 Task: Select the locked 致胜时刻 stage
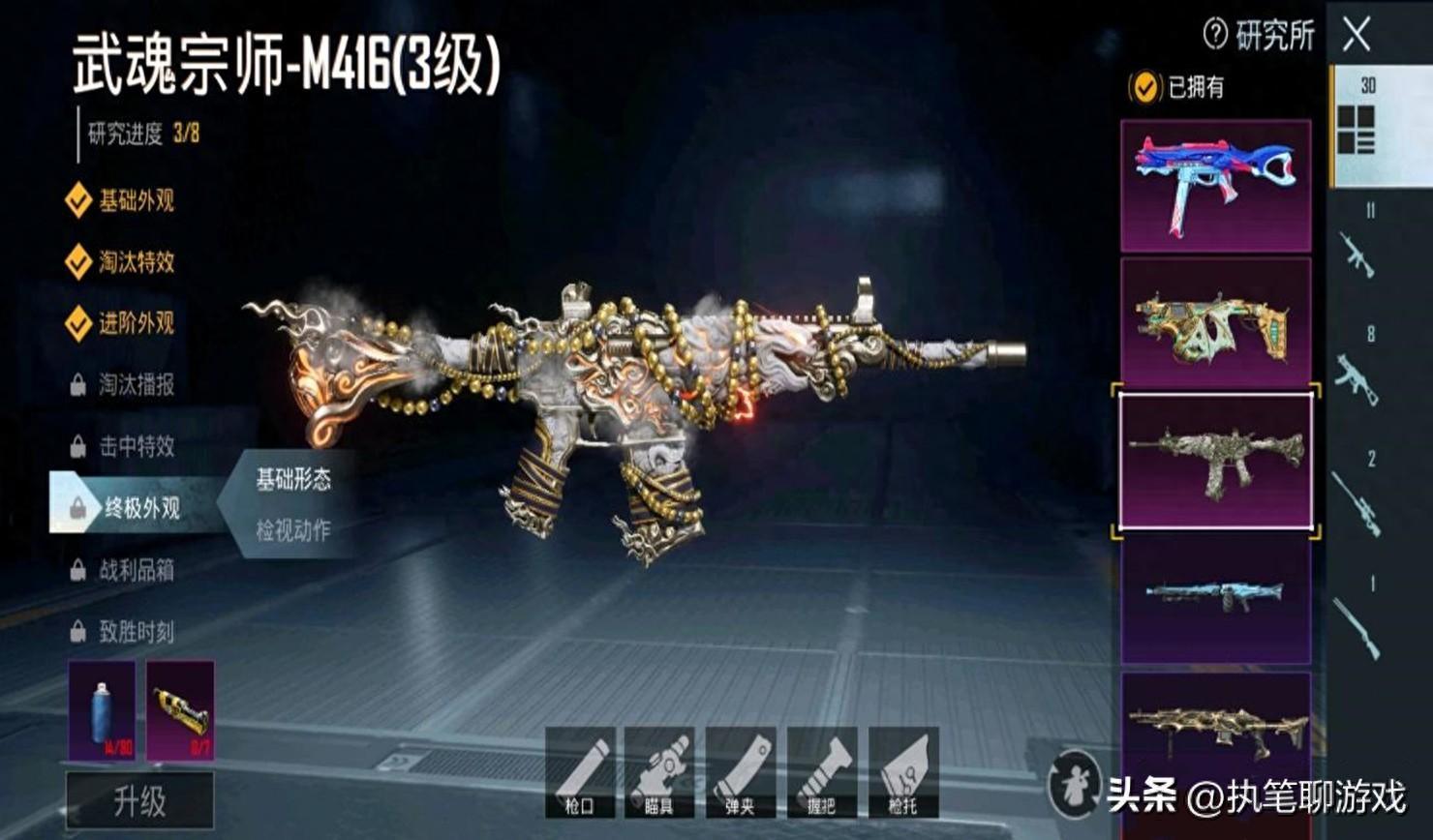(135, 632)
